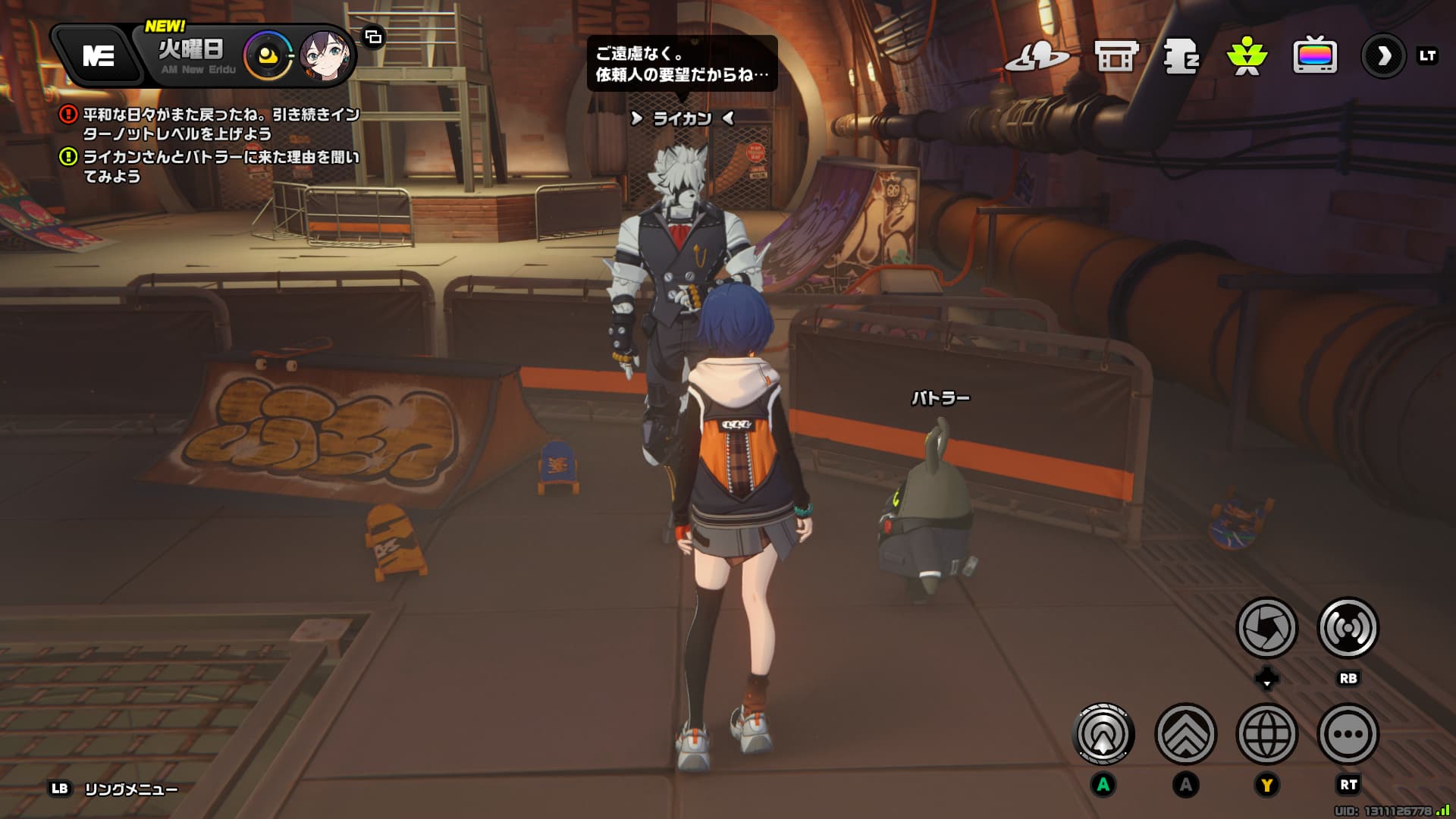Viewport: 1456px width, 819px height.
Task: Open the ringed planet icon menu
Action: (1036, 55)
